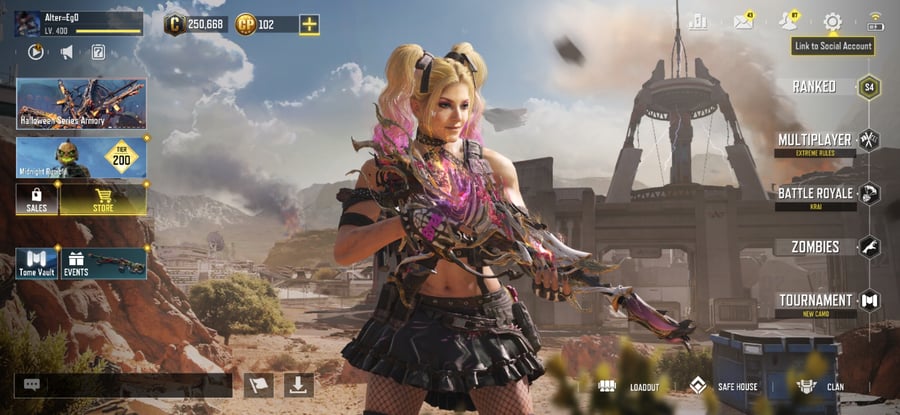Open the video replay icon
900x415 pixels.
[x=36, y=52]
